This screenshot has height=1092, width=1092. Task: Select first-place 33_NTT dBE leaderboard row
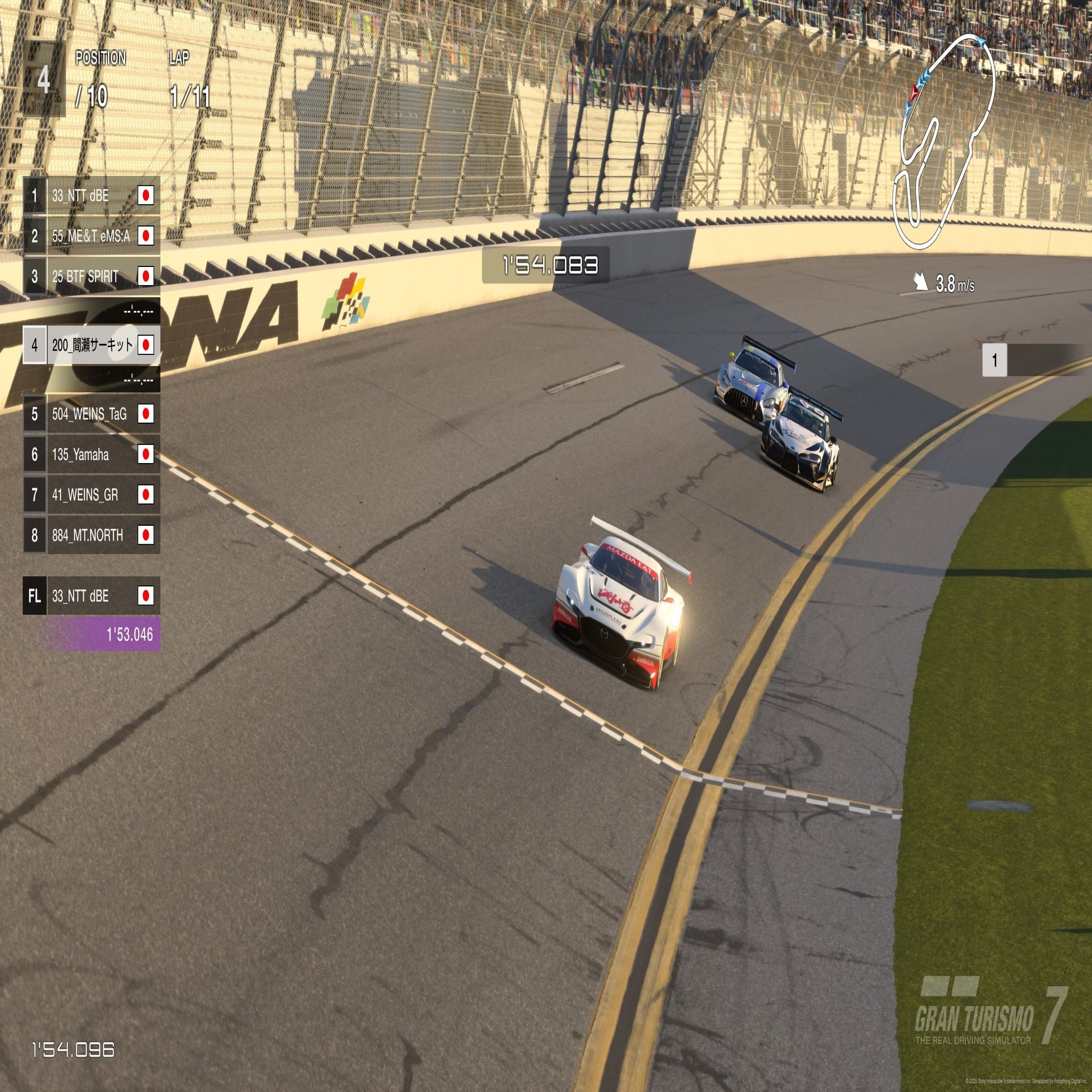coord(91,195)
